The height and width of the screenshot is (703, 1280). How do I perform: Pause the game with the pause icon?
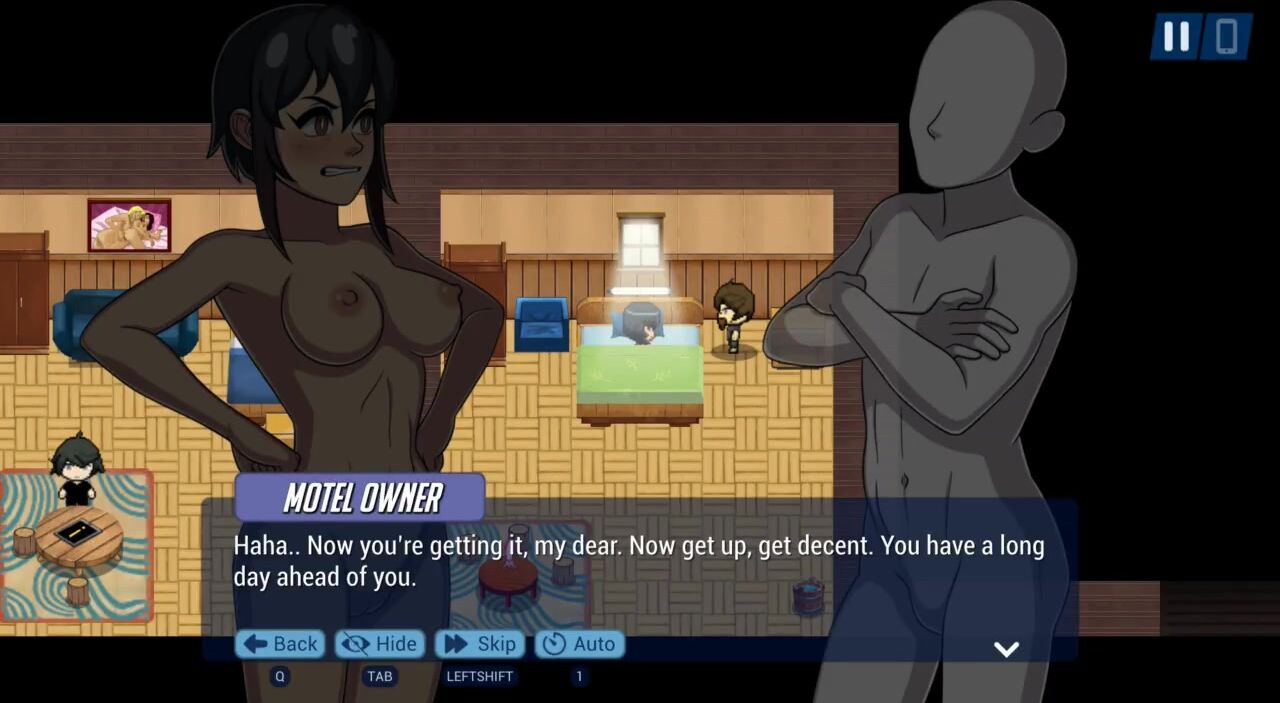(1176, 37)
